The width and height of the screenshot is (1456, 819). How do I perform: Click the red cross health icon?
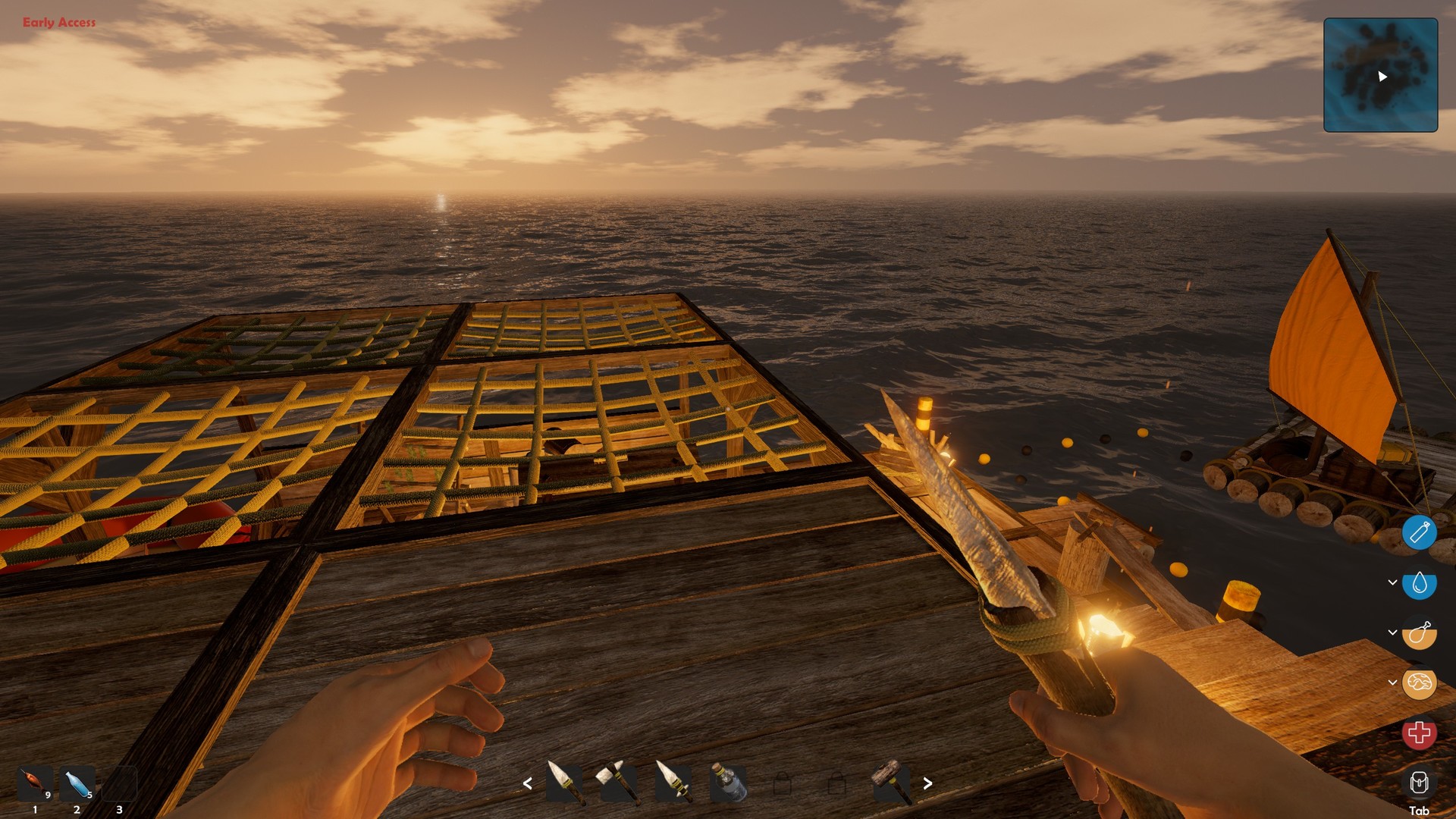pos(1419,733)
